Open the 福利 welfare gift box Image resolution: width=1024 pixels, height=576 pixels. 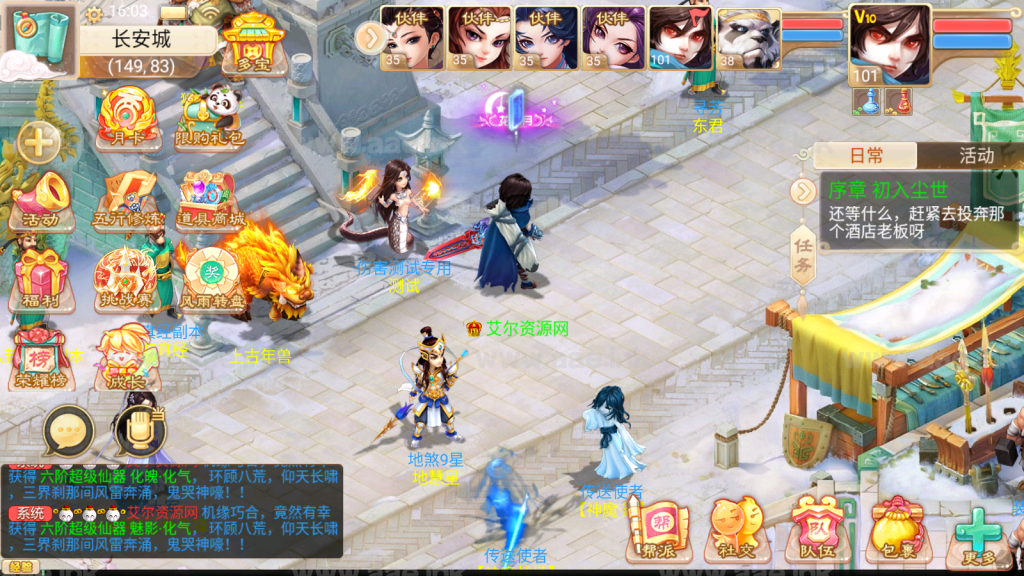coord(41,282)
